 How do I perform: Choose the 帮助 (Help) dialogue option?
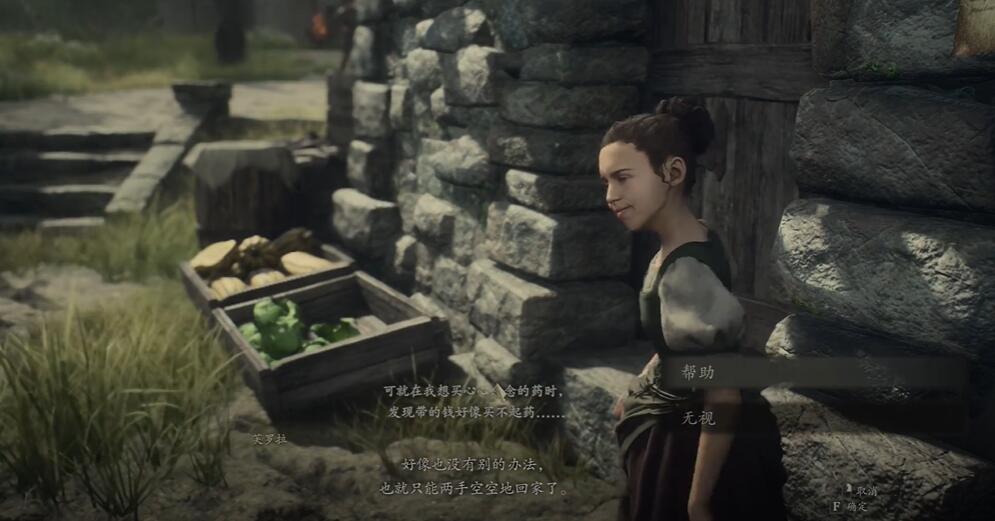coord(700,372)
